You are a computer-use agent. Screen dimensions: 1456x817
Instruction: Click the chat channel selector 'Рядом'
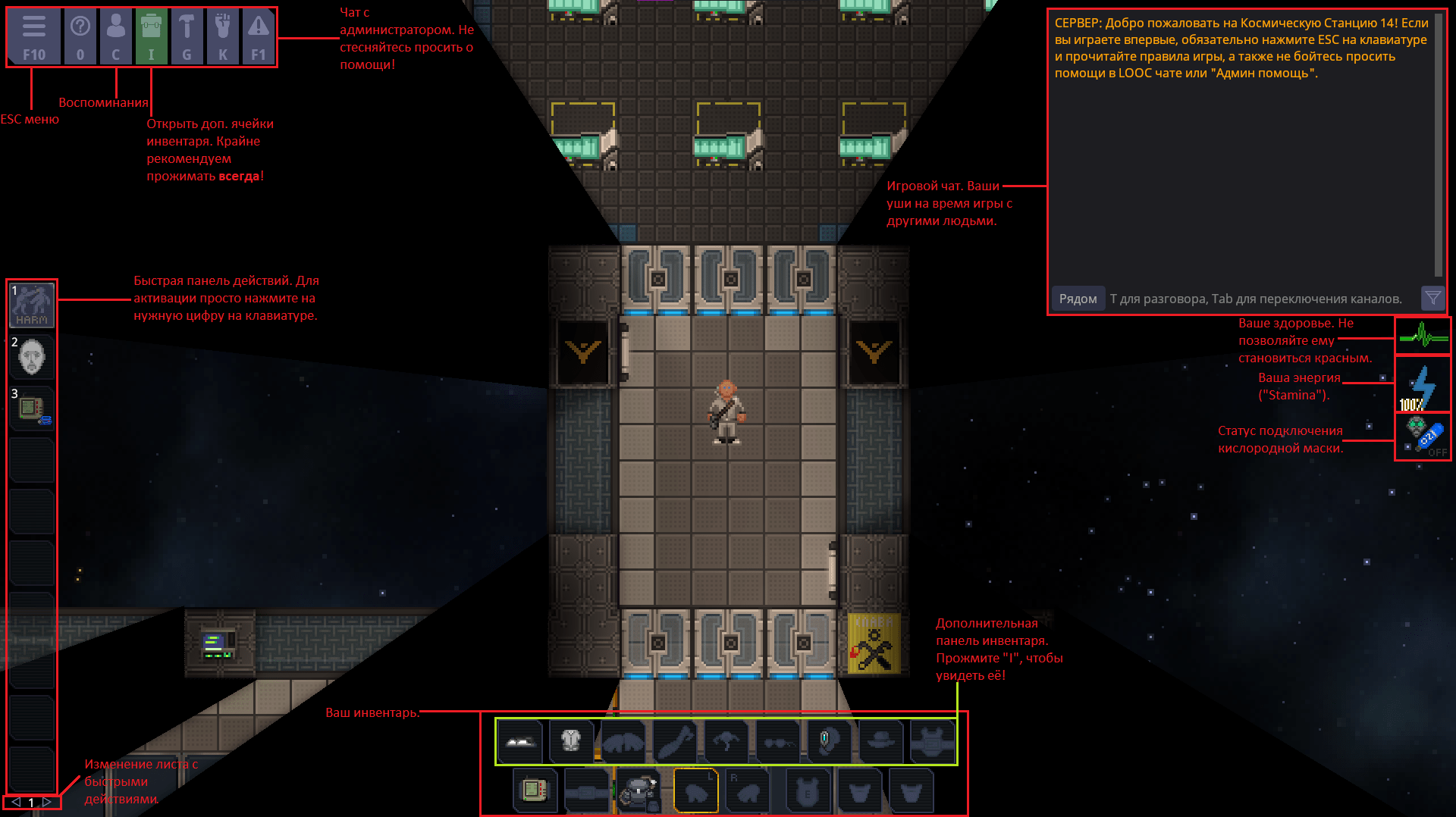click(x=1078, y=299)
